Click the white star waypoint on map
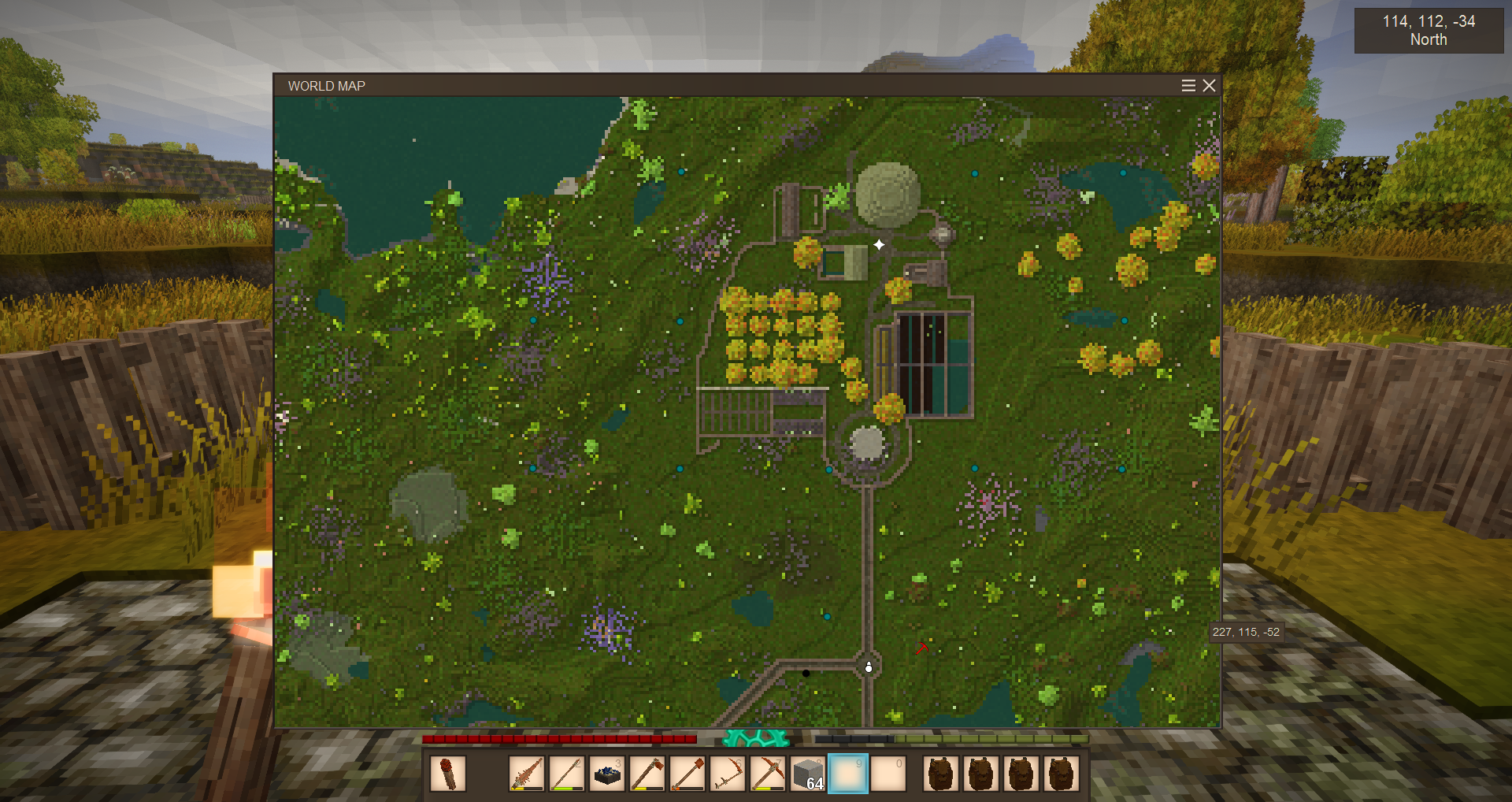The width and height of the screenshot is (1512, 802). pyautogui.click(x=879, y=245)
